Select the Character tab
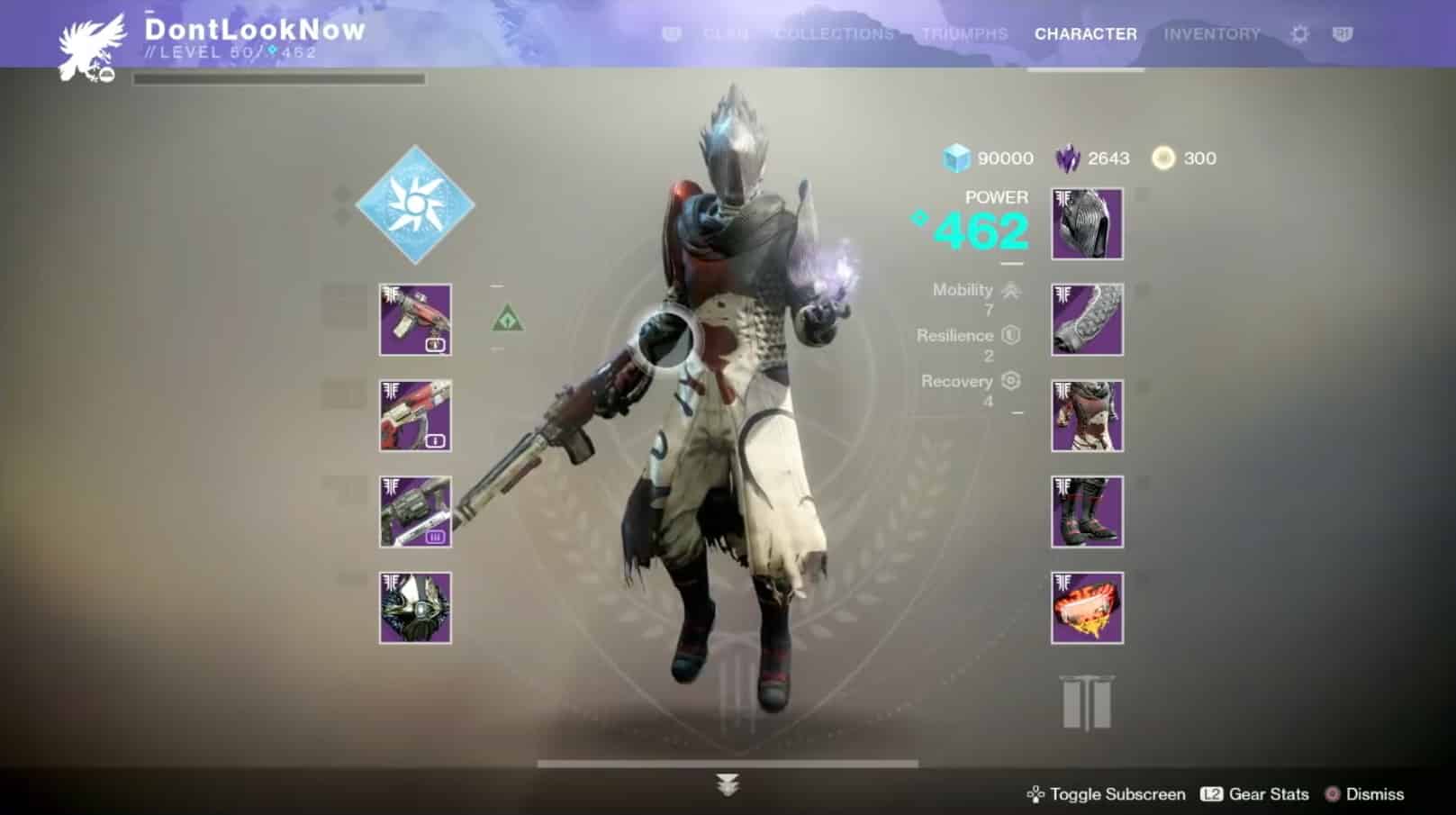Viewport: 1456px width, 815px height. (x=1085, y=34)
